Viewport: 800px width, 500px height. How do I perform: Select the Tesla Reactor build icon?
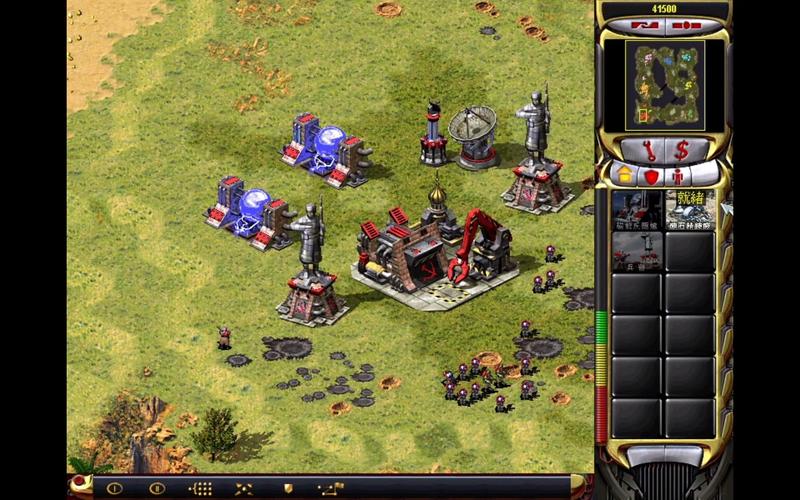pos(637,208)
